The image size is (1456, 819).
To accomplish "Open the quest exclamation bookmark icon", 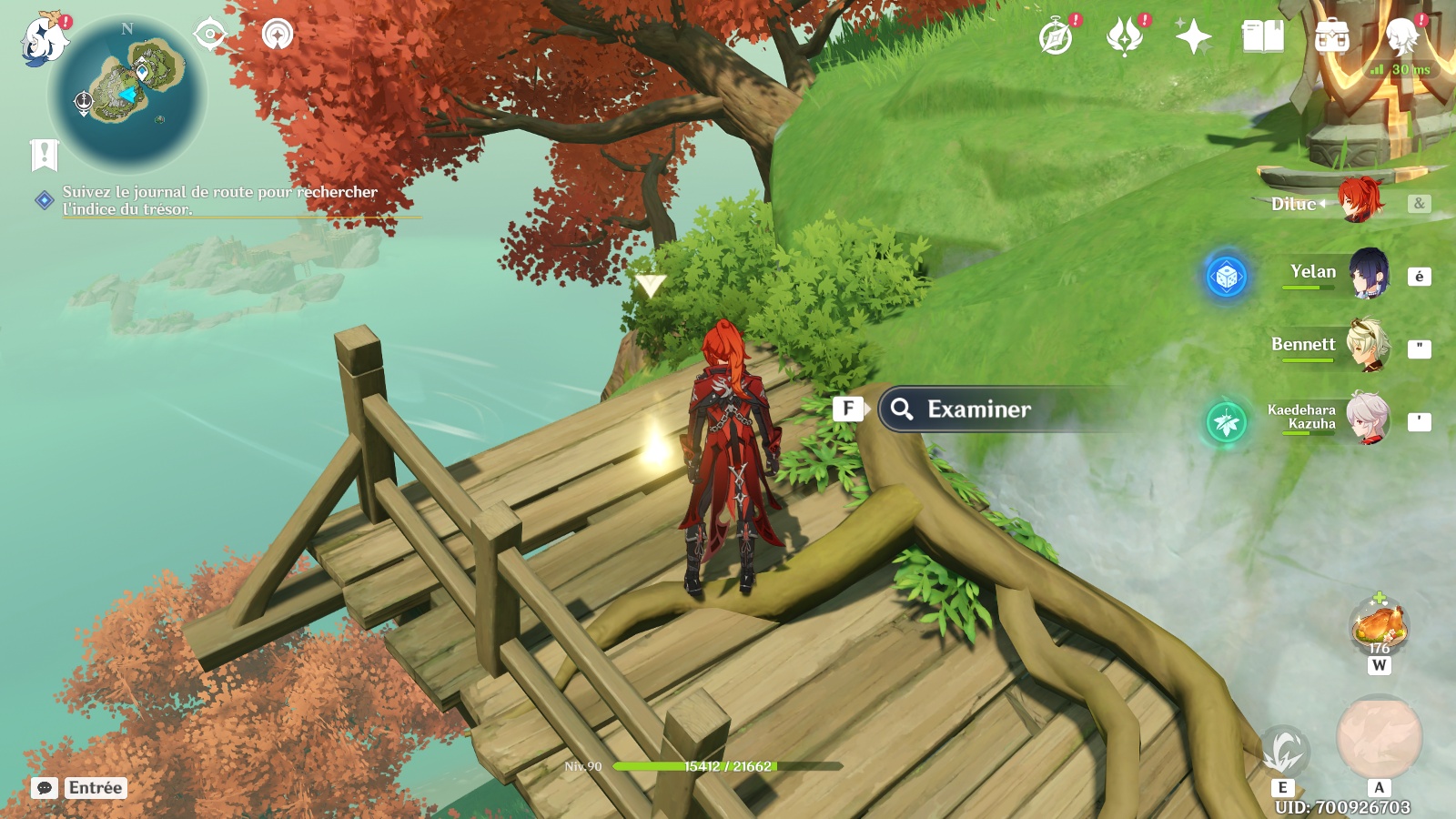I will (44, 156).
